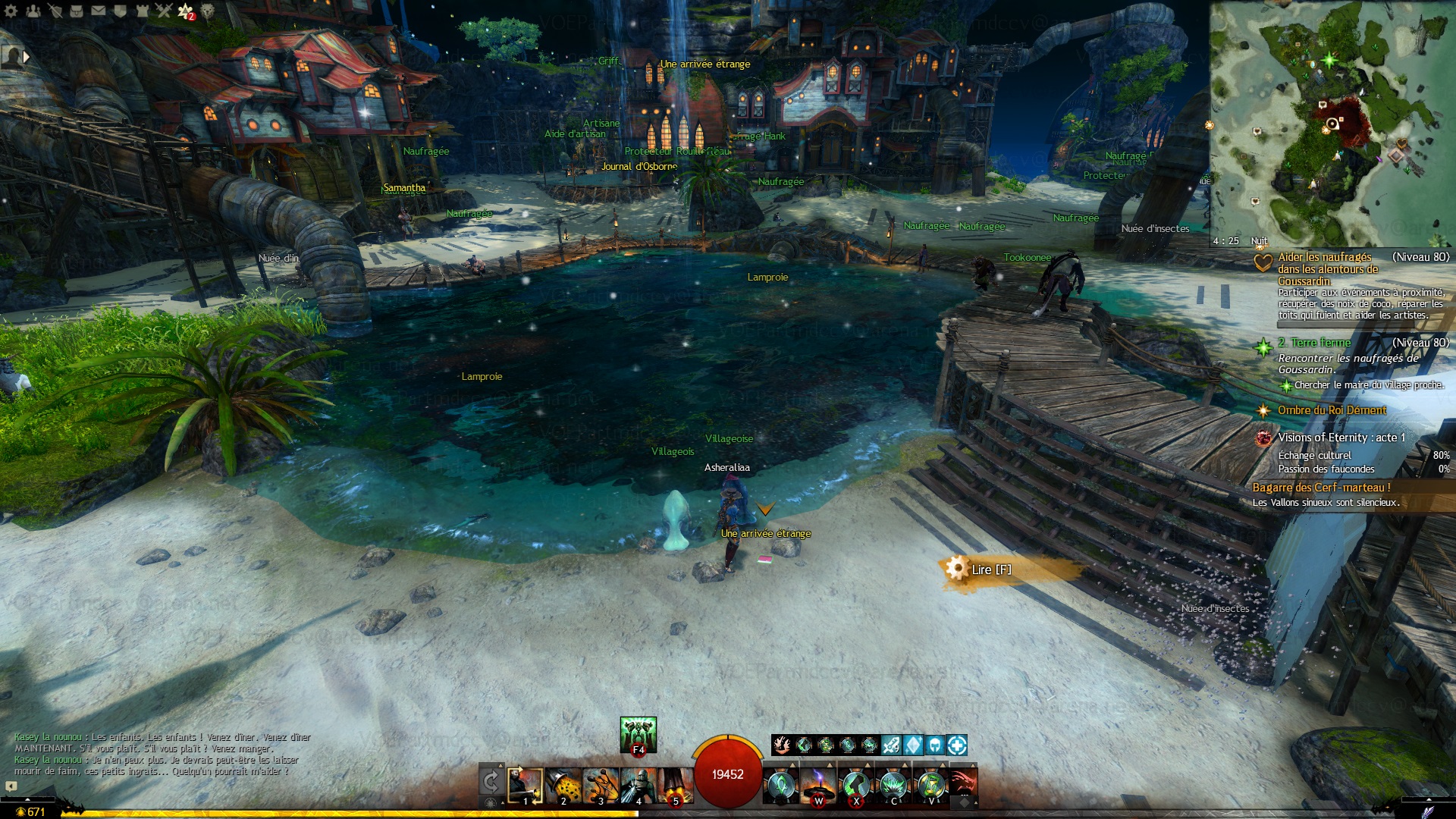Activate the F4 green golem skill
1456x819 pixels.
point(638,734)
